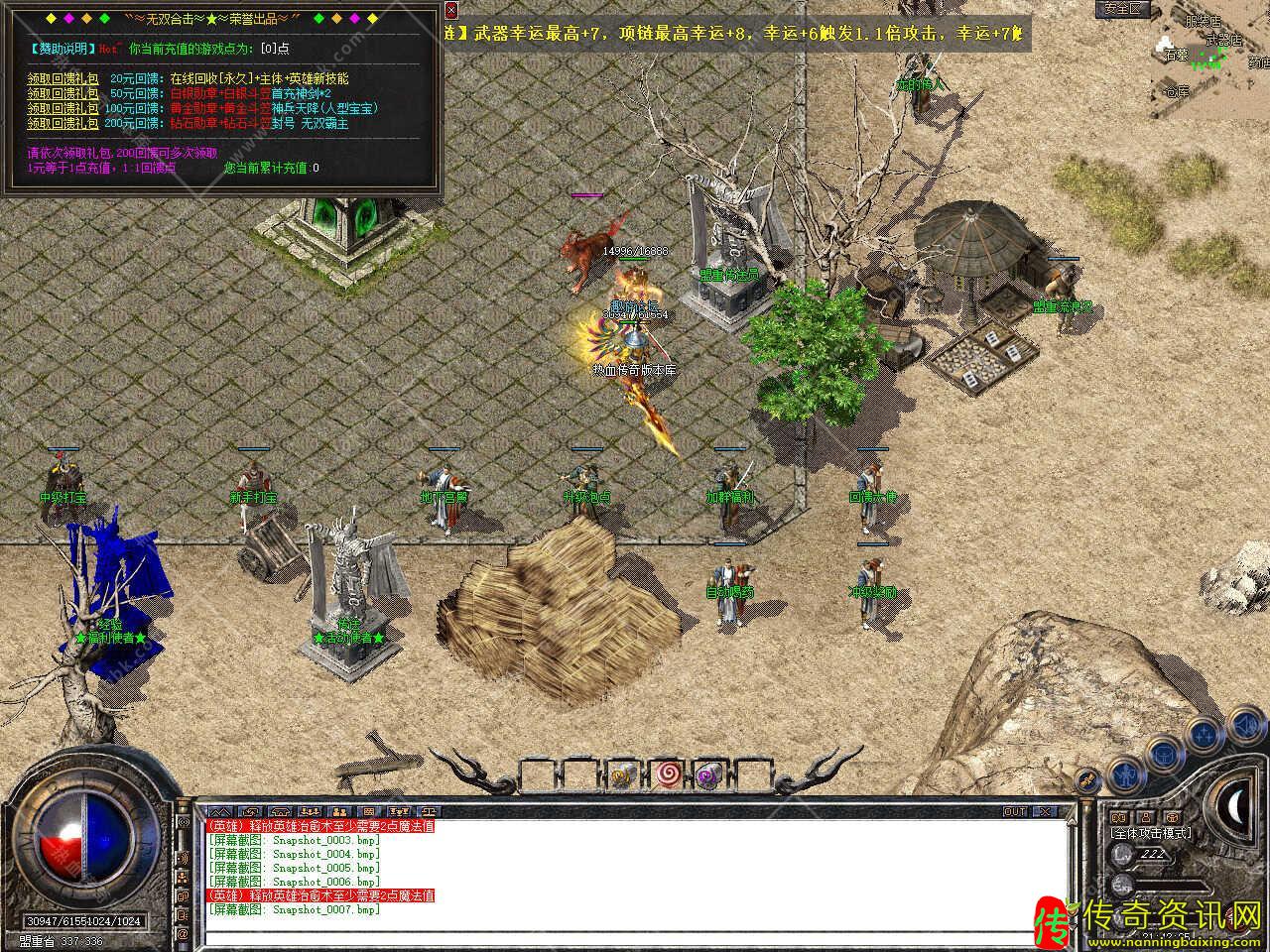
Task: Claim the 20元 rebate gift pack link
Action: coord(63,78)
